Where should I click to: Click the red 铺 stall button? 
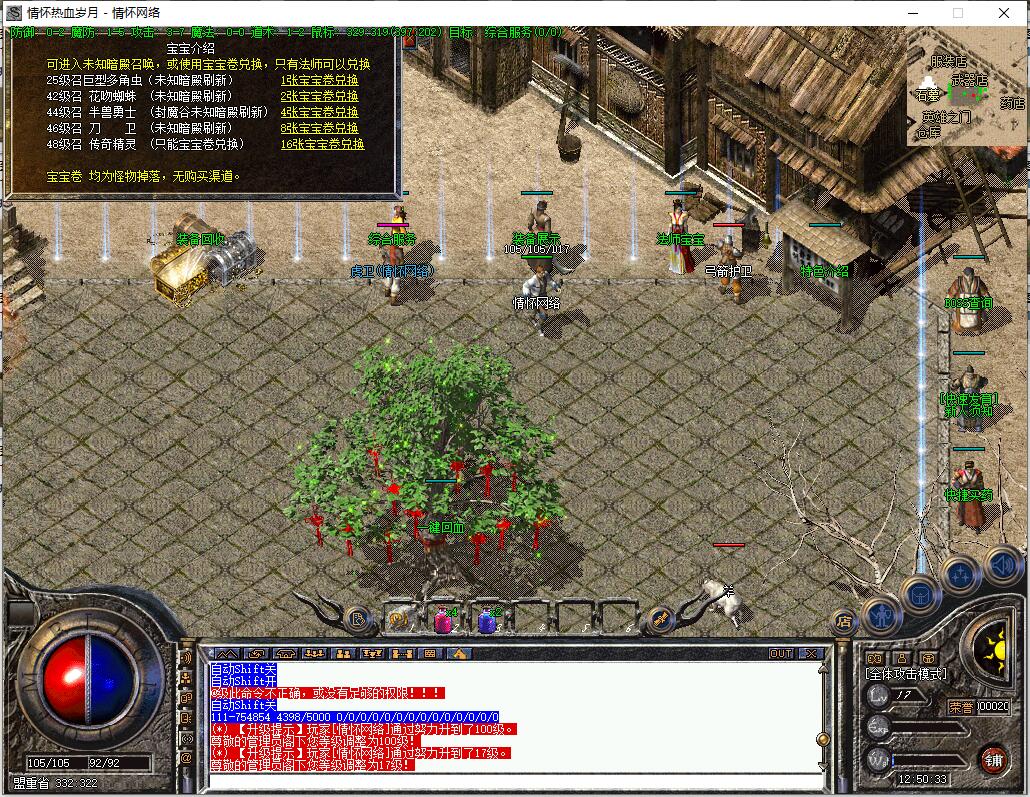(993, 759)
